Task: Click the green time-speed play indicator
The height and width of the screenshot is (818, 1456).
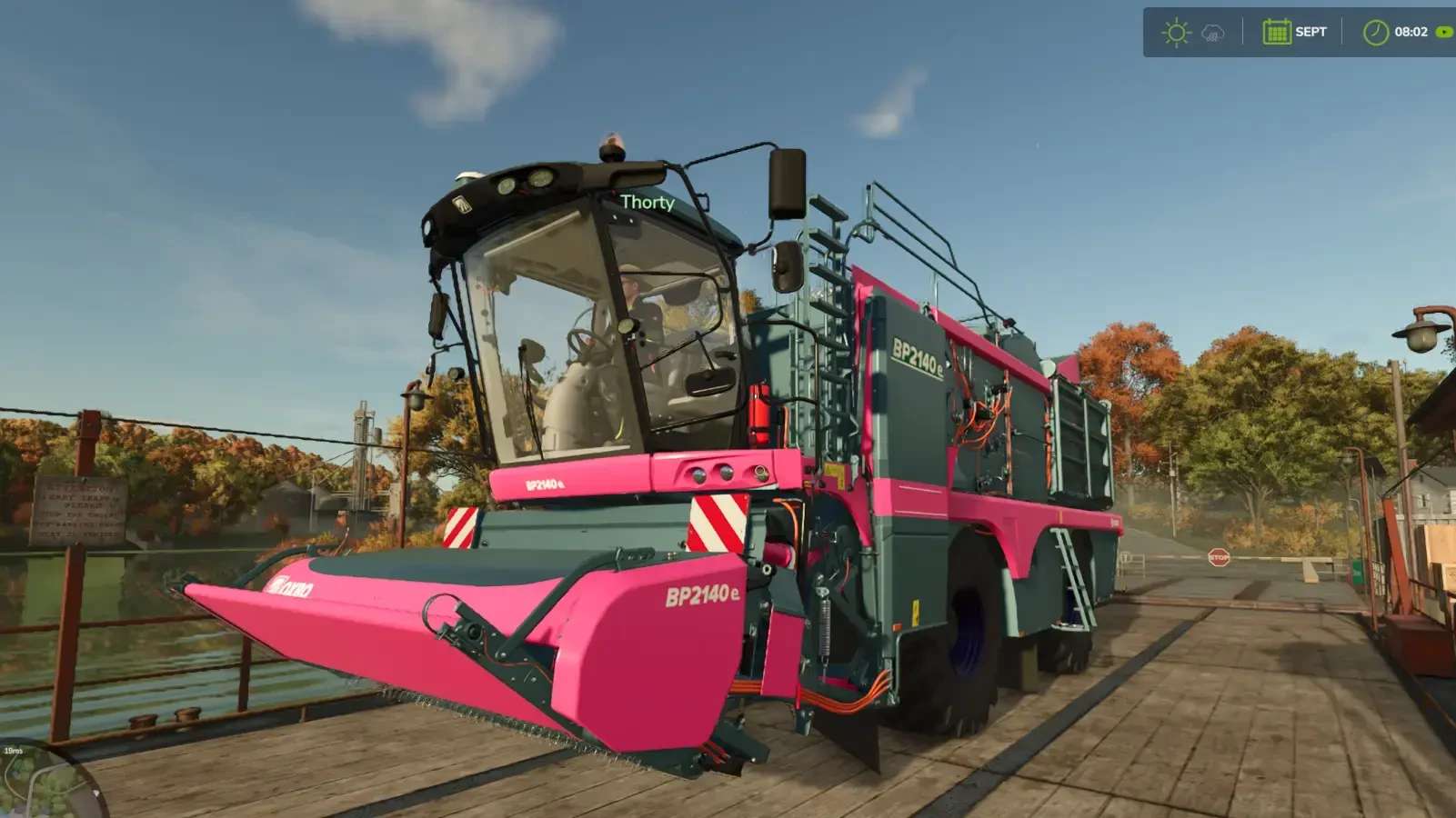Action: point(1441,33)
